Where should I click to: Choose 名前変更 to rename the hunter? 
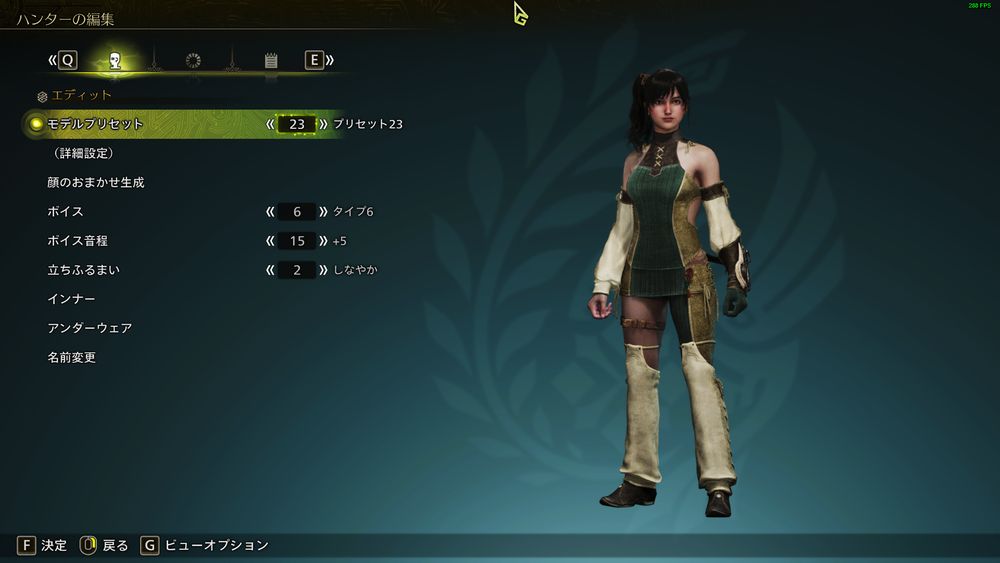click(x=72, y=357)
